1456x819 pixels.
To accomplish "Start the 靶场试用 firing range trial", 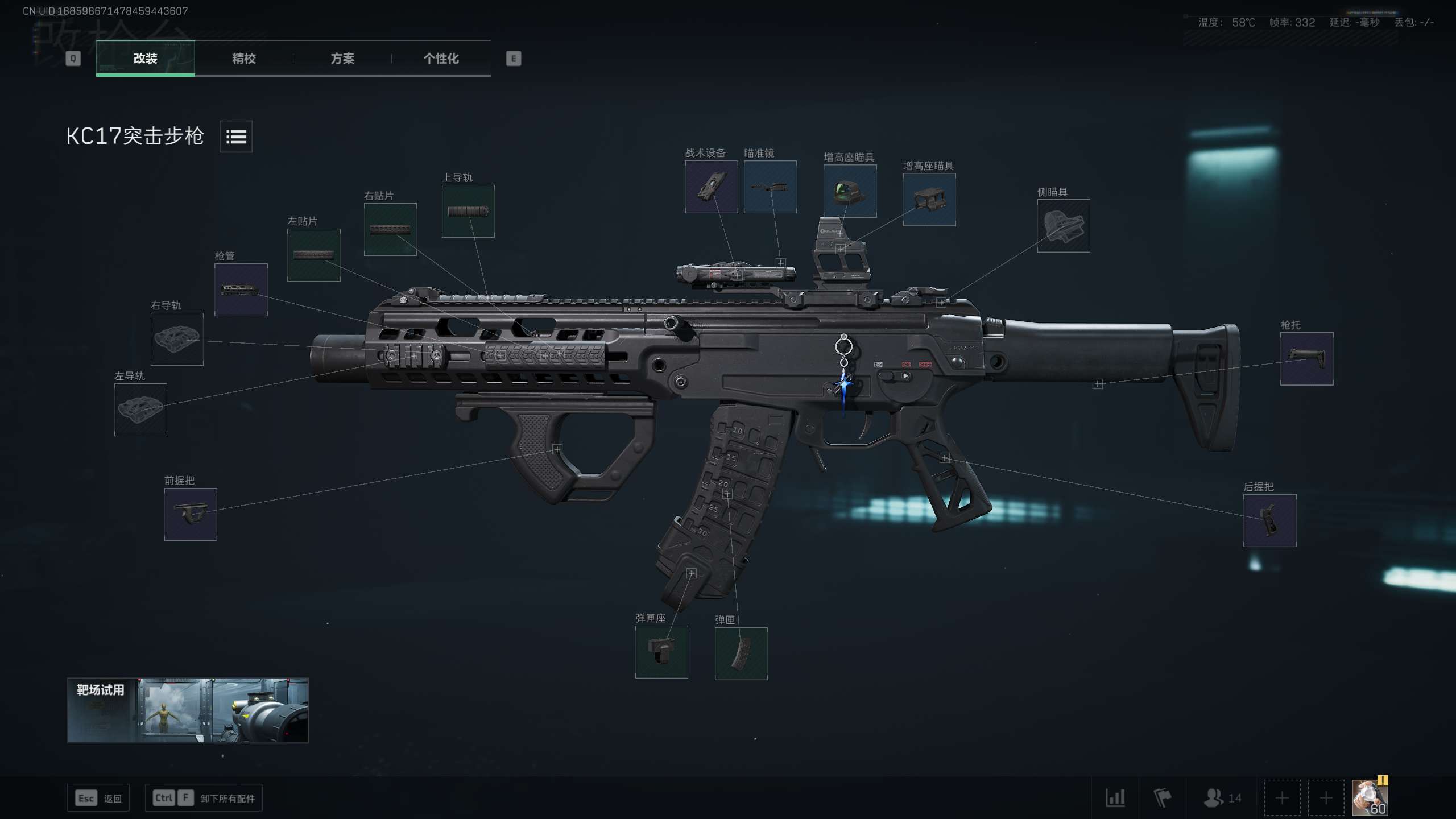I will click(x=188, y=710).
